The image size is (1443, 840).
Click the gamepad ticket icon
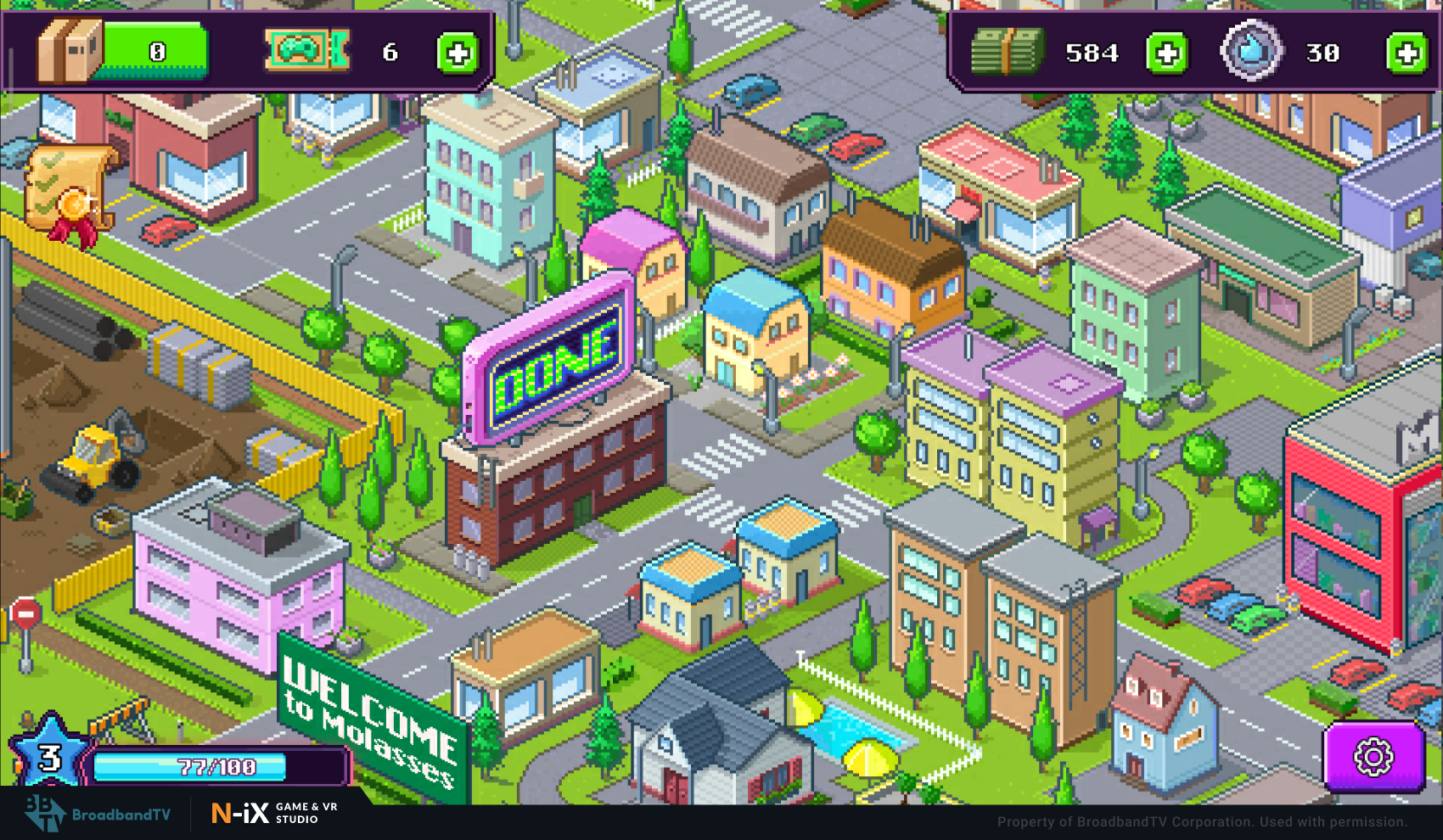pos(306,50)
